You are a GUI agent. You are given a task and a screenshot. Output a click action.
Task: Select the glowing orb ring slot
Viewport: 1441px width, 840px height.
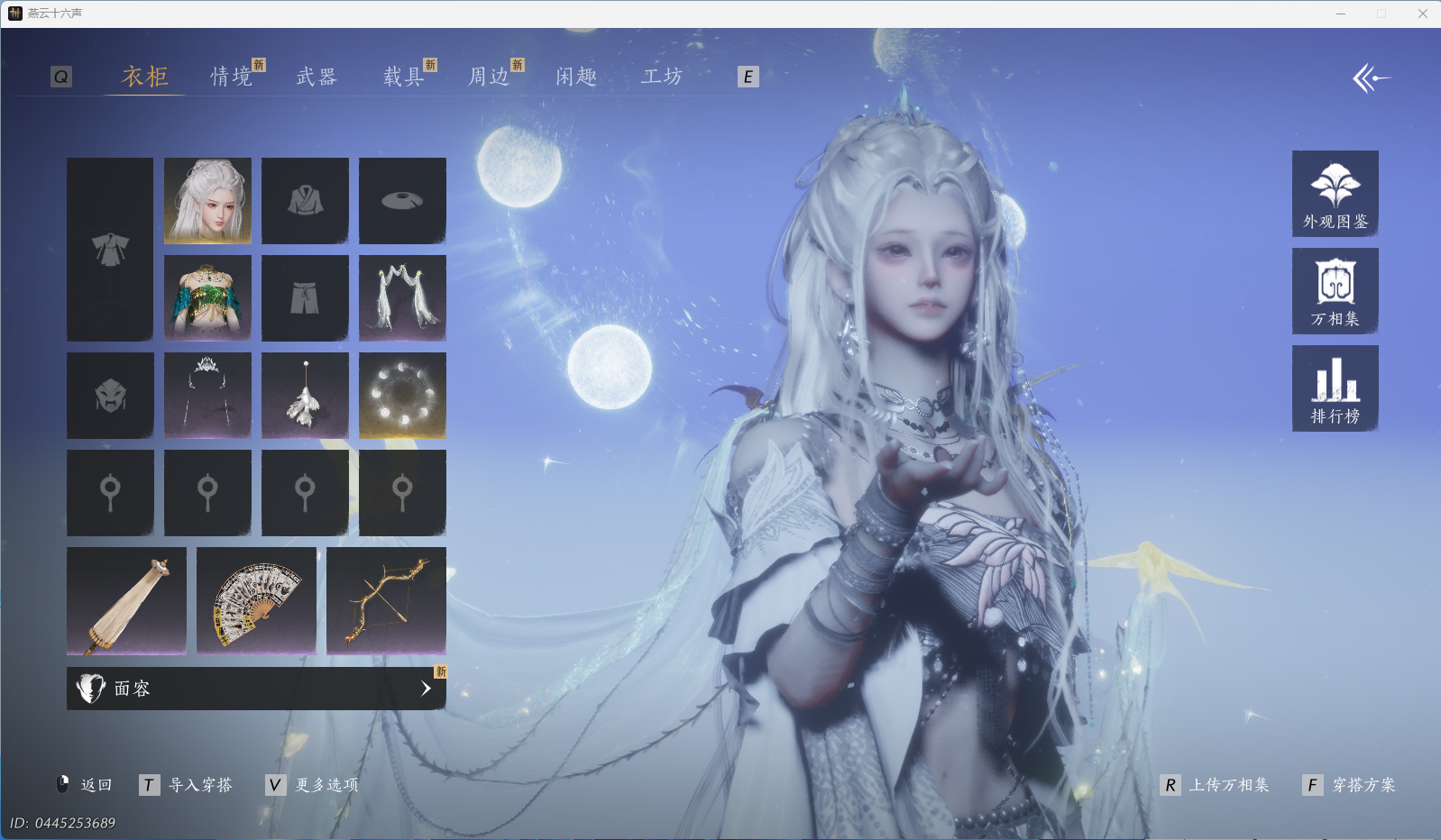click(402, 396)
